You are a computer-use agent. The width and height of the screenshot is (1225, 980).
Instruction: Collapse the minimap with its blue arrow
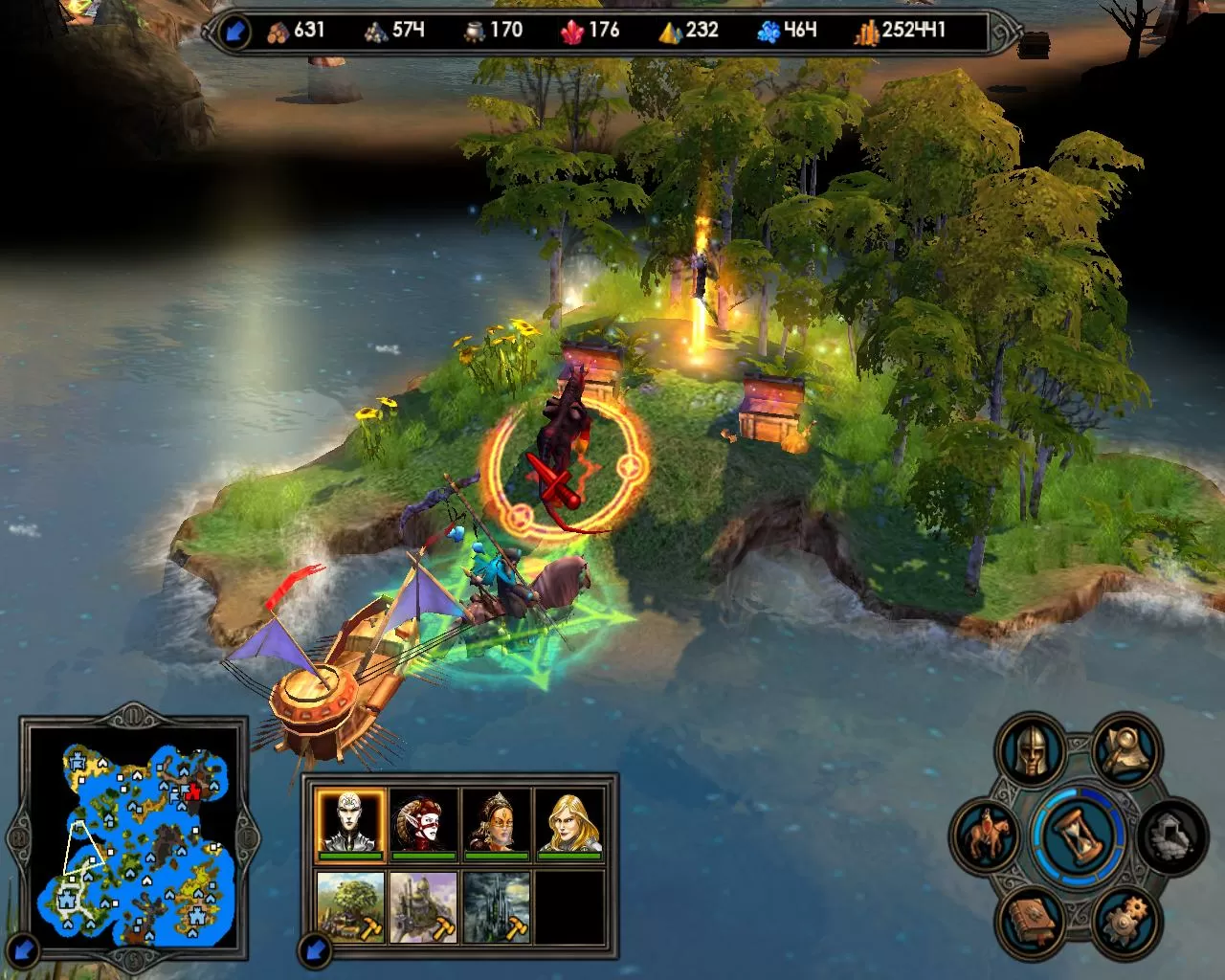point(26,950)
